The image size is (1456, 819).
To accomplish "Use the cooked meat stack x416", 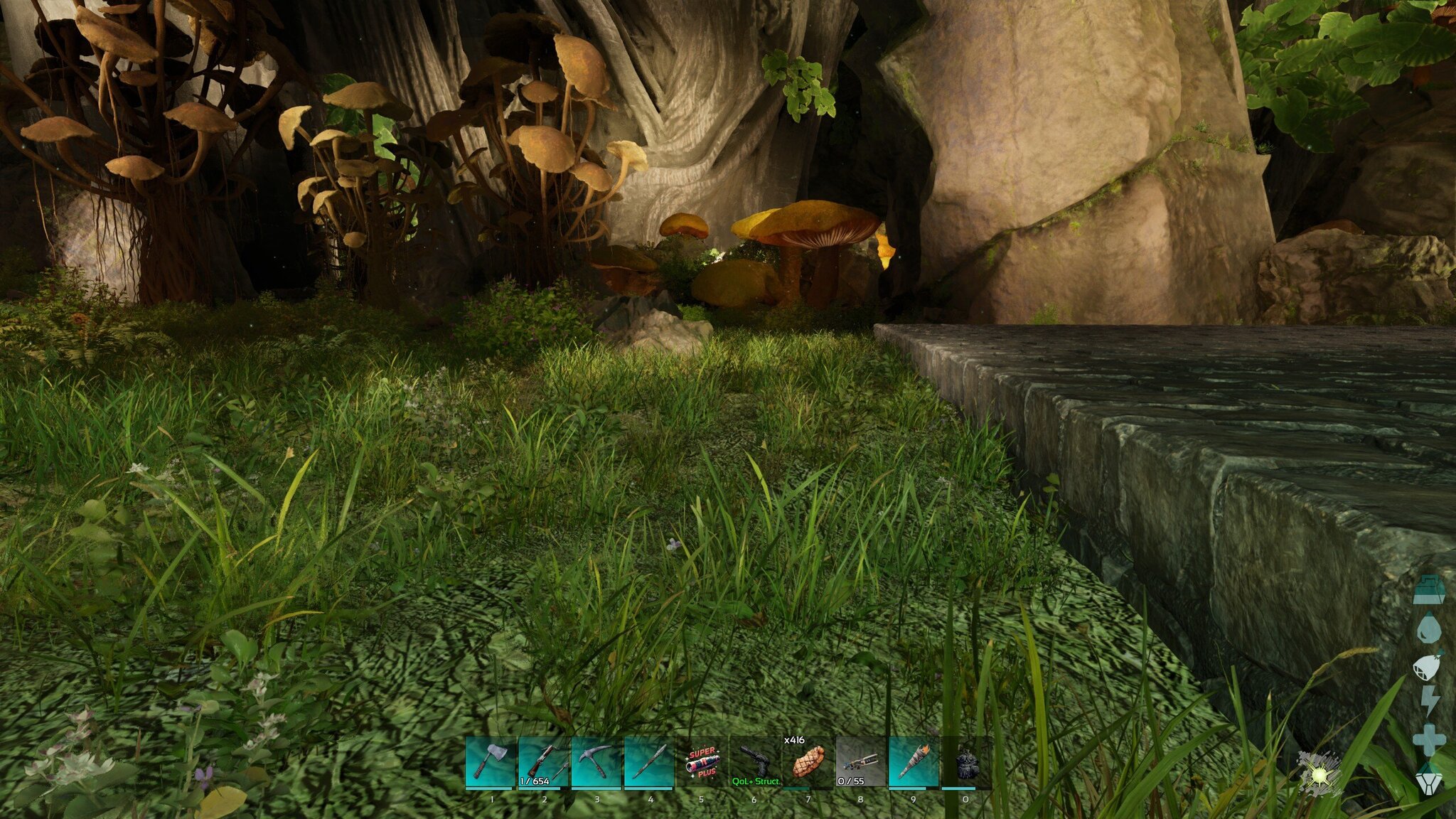I will pyautogui.click(x=808, y=762).
